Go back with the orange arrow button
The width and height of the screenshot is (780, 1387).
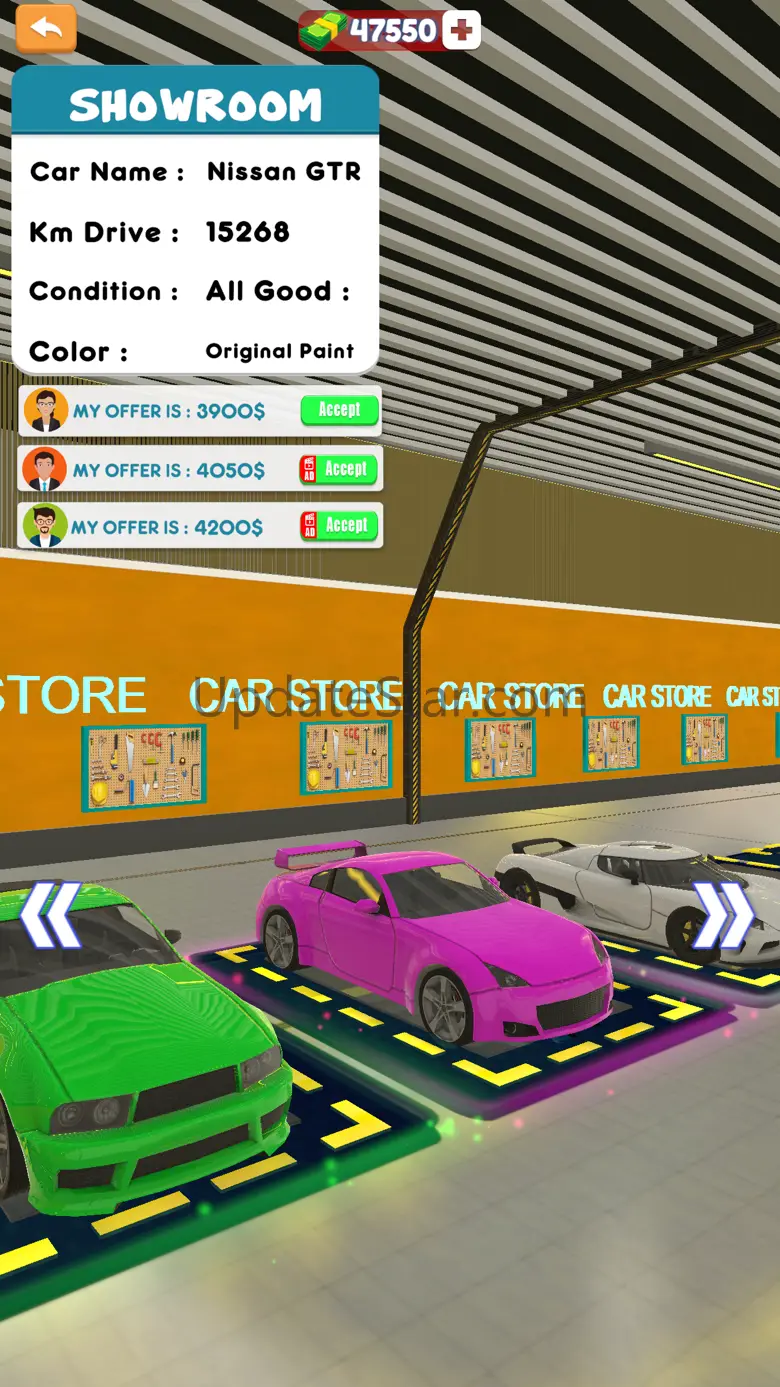coord(46,29)
